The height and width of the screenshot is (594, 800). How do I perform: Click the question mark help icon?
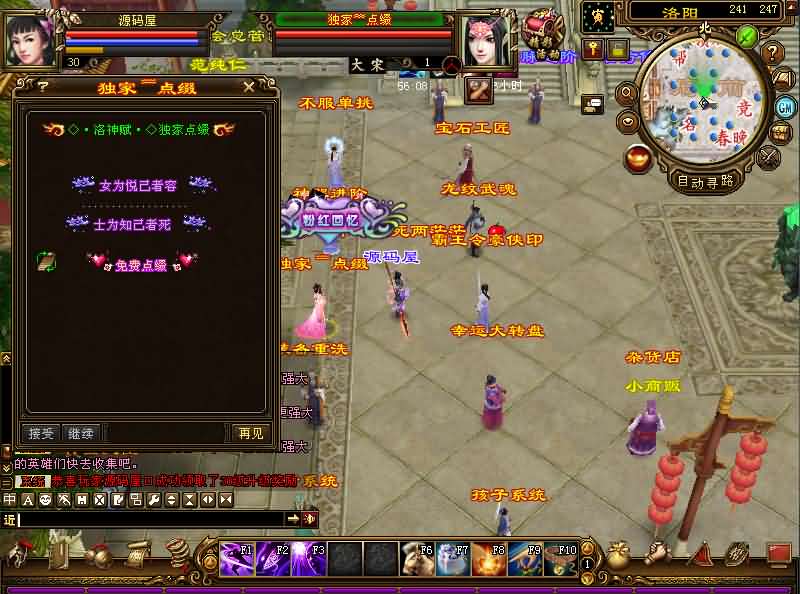coord(772,52)
